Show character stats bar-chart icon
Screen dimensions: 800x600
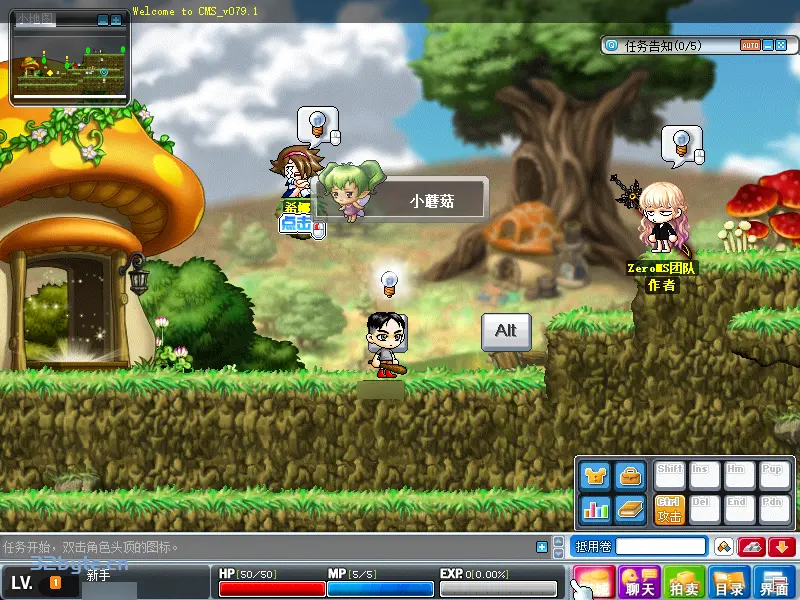tap(596, 509)
